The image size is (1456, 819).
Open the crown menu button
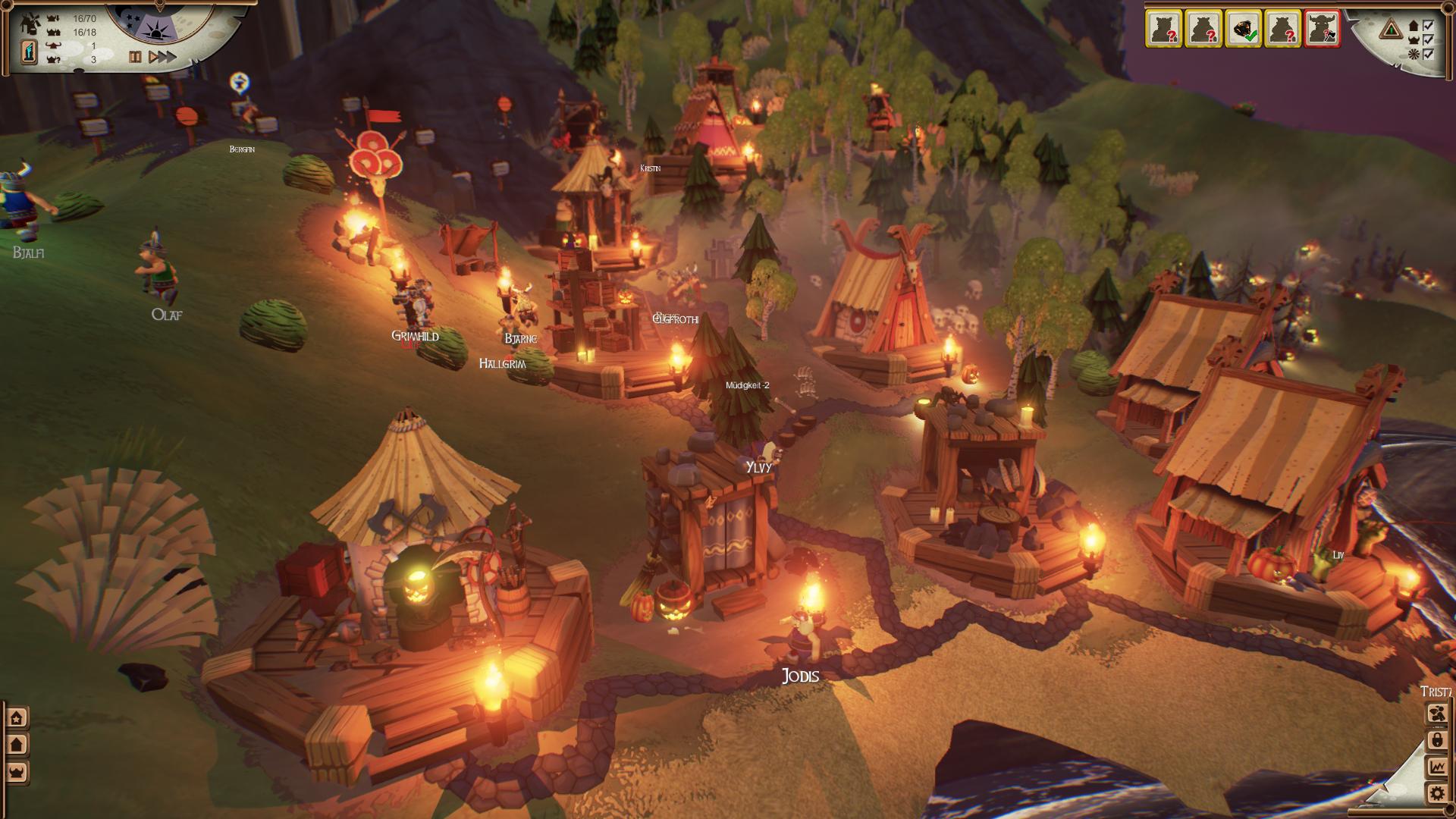(17, 772)
